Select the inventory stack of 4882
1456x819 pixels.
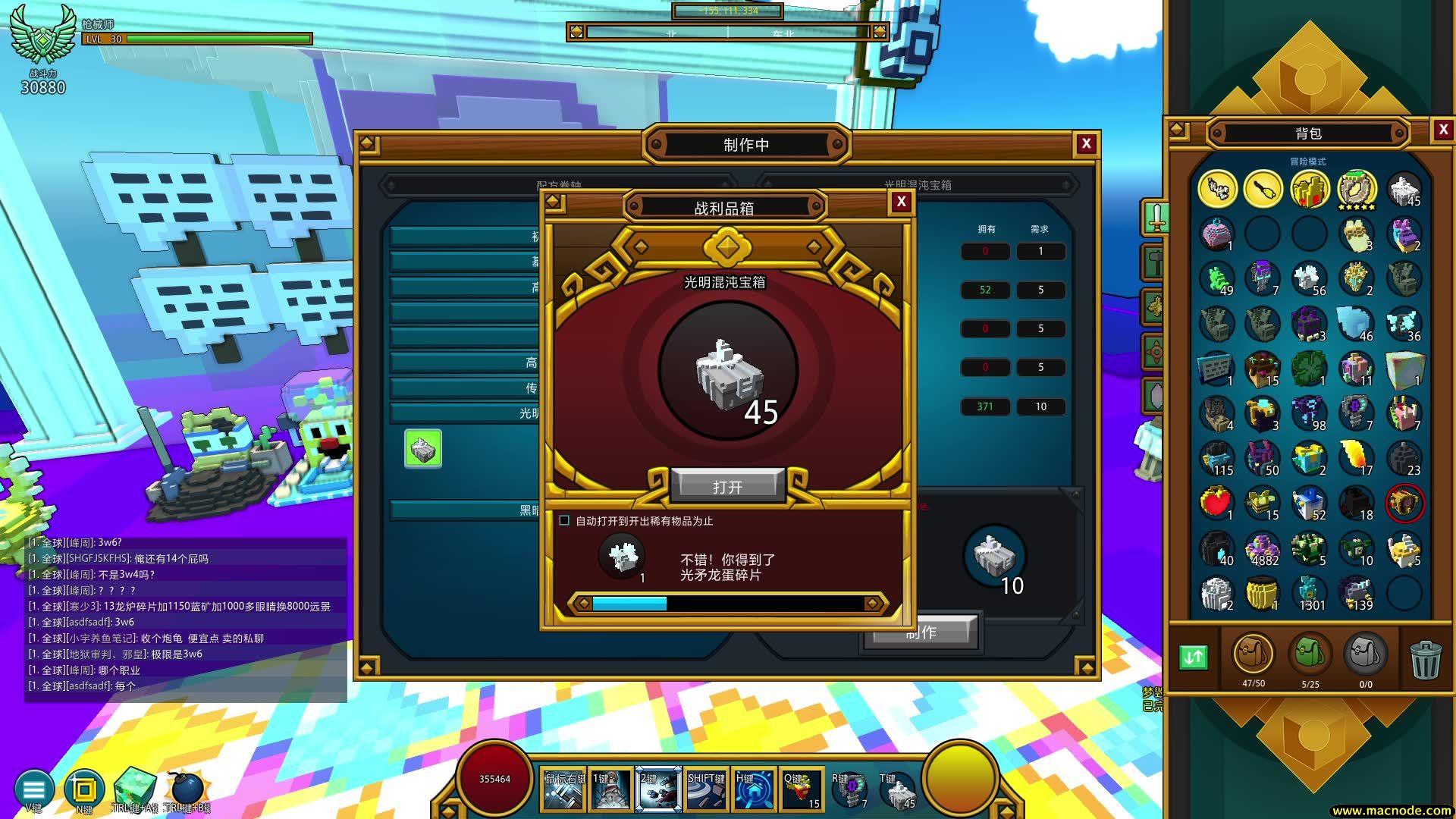point(1263,550)
